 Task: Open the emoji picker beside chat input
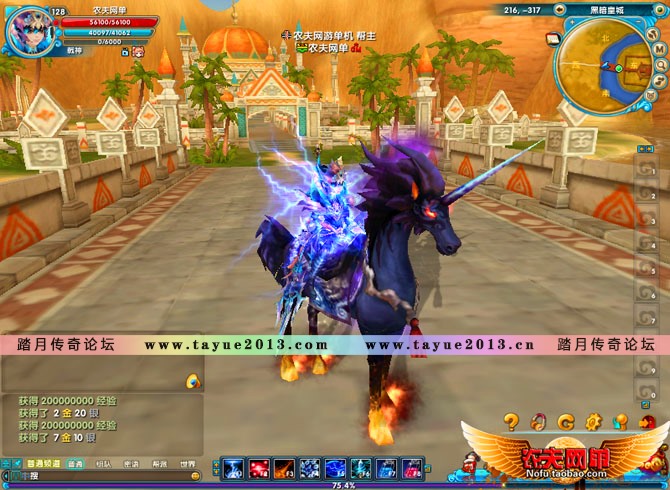[195, 476]
